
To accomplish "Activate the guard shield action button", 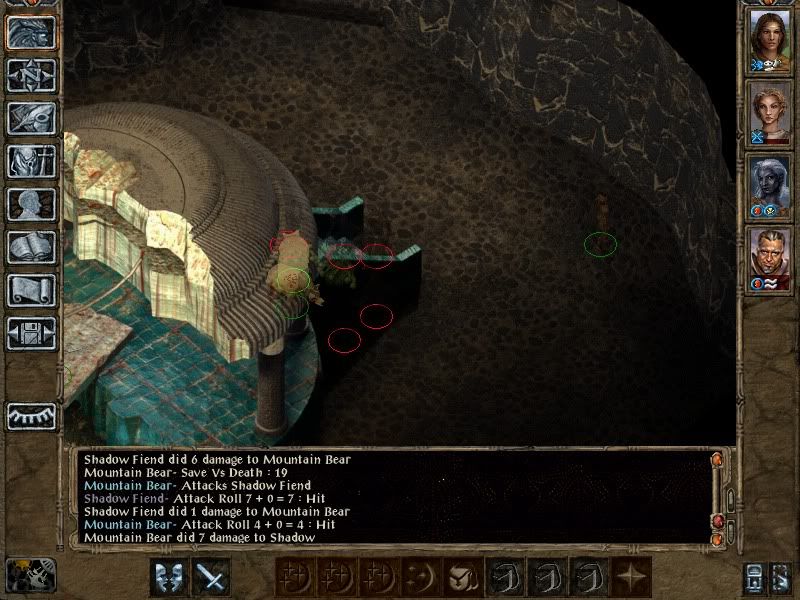I will pos(169,576).
